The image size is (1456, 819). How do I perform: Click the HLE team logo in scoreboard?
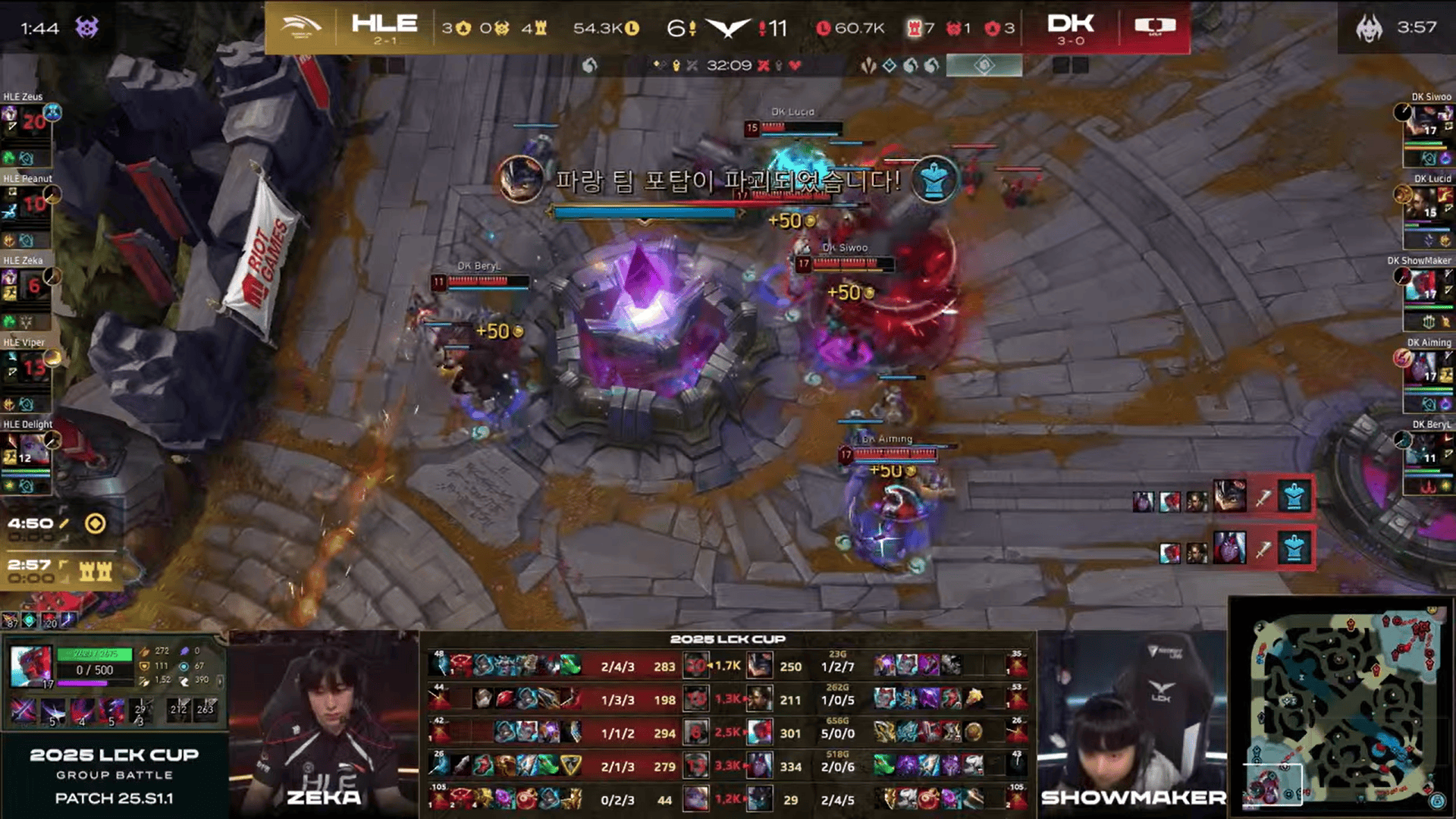coord(301,28)
